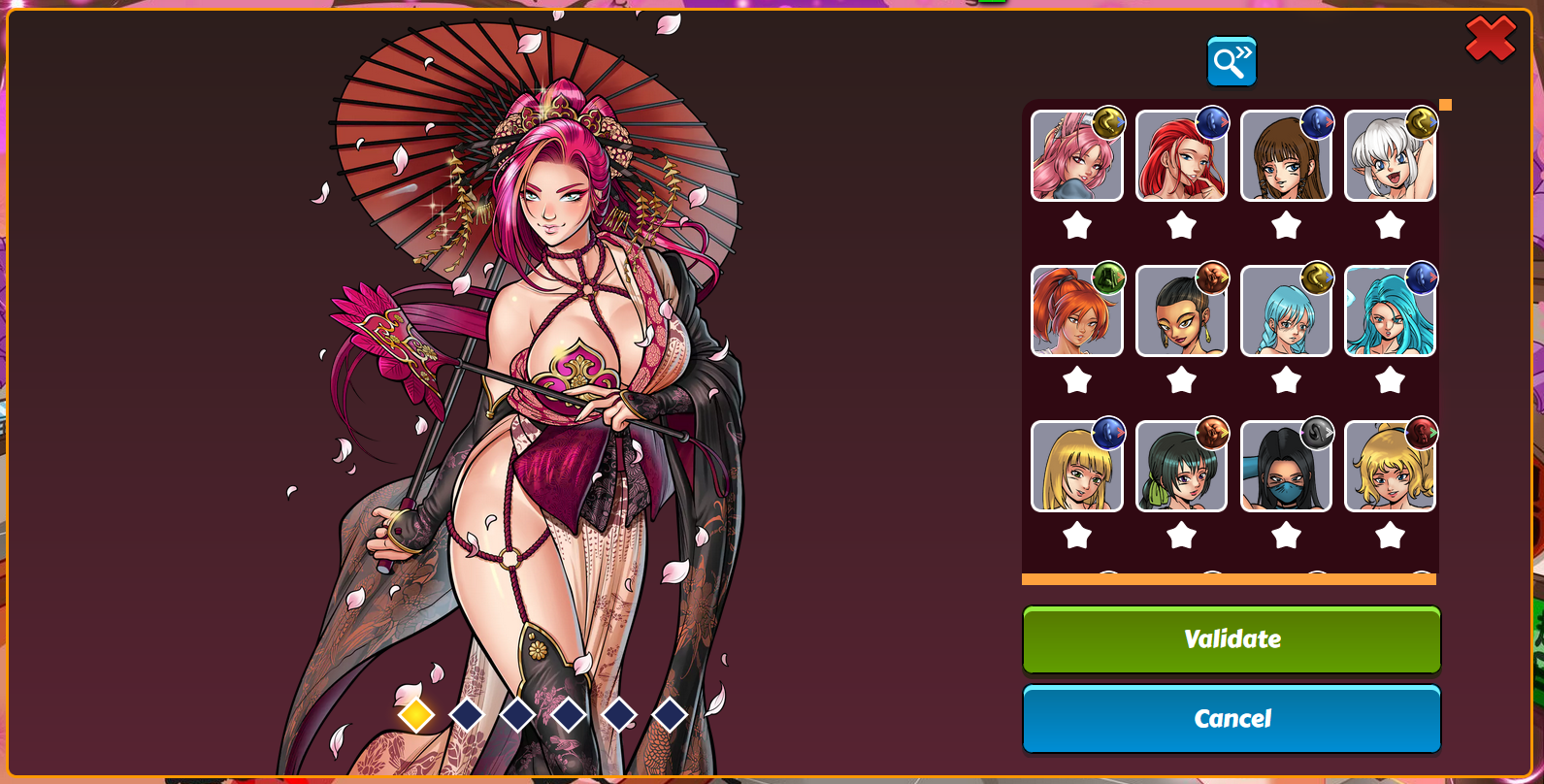Select the long teal-haired girl portrait
The image size is (1544, 784).
(1390, 312)
